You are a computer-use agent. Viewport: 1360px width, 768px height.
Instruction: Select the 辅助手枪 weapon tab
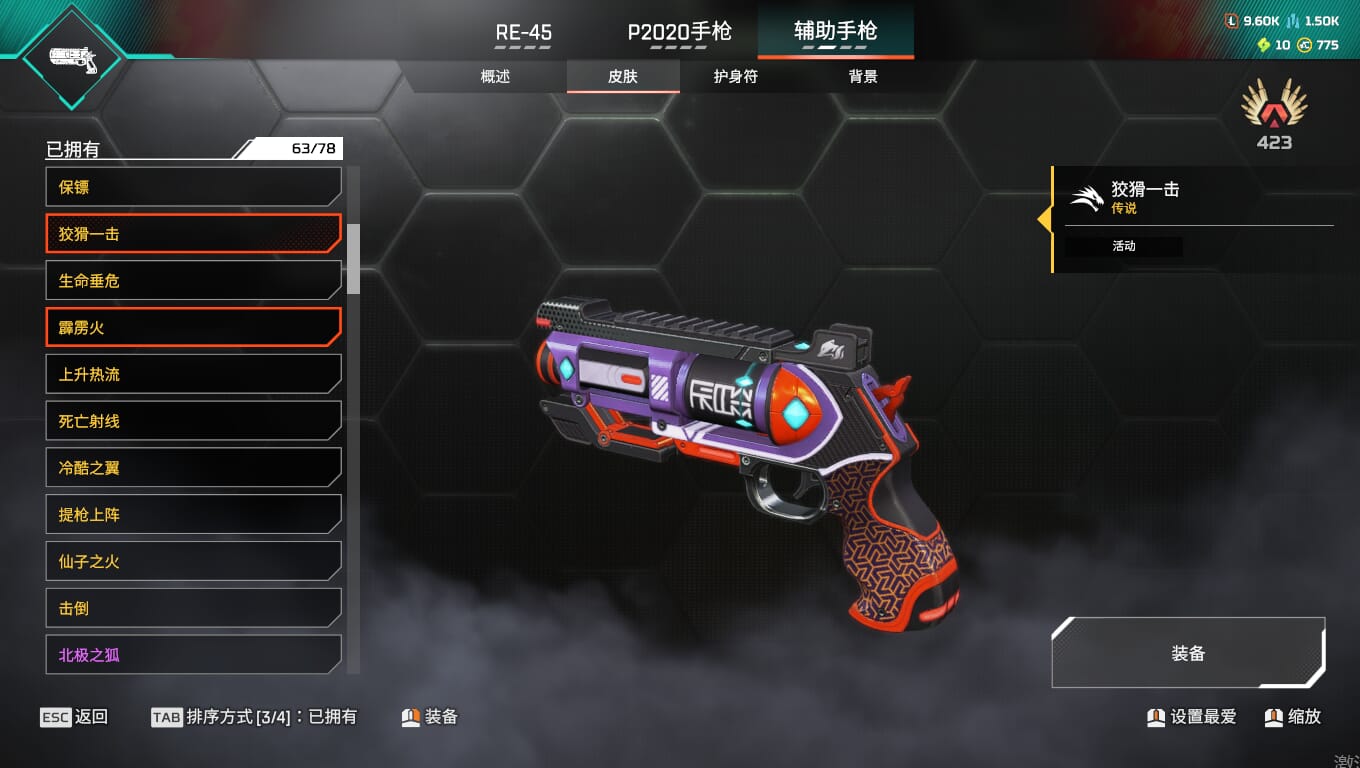835,32
